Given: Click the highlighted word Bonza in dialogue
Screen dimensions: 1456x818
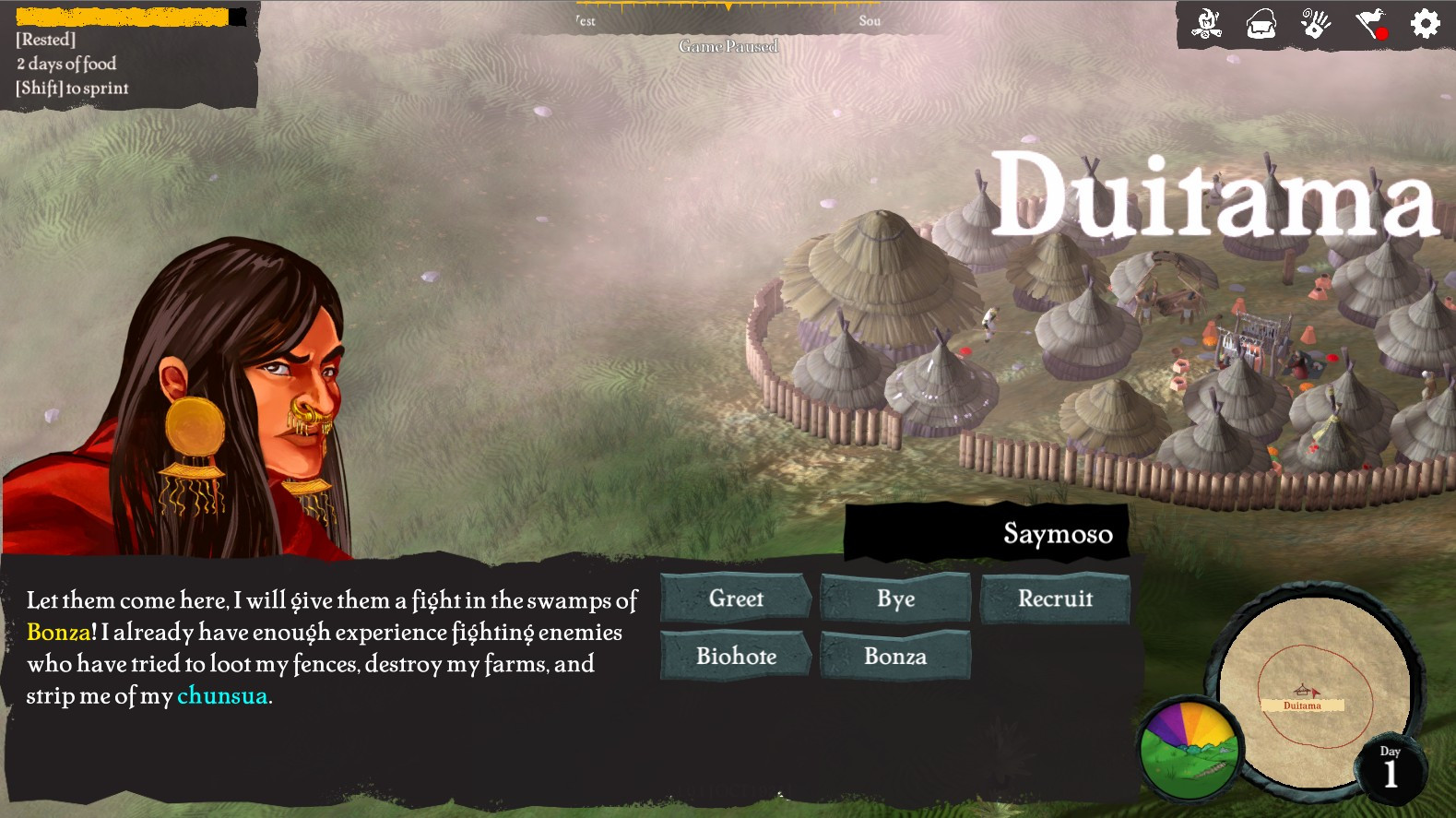Looking at the screenshot, I should [x=58, y=633].
